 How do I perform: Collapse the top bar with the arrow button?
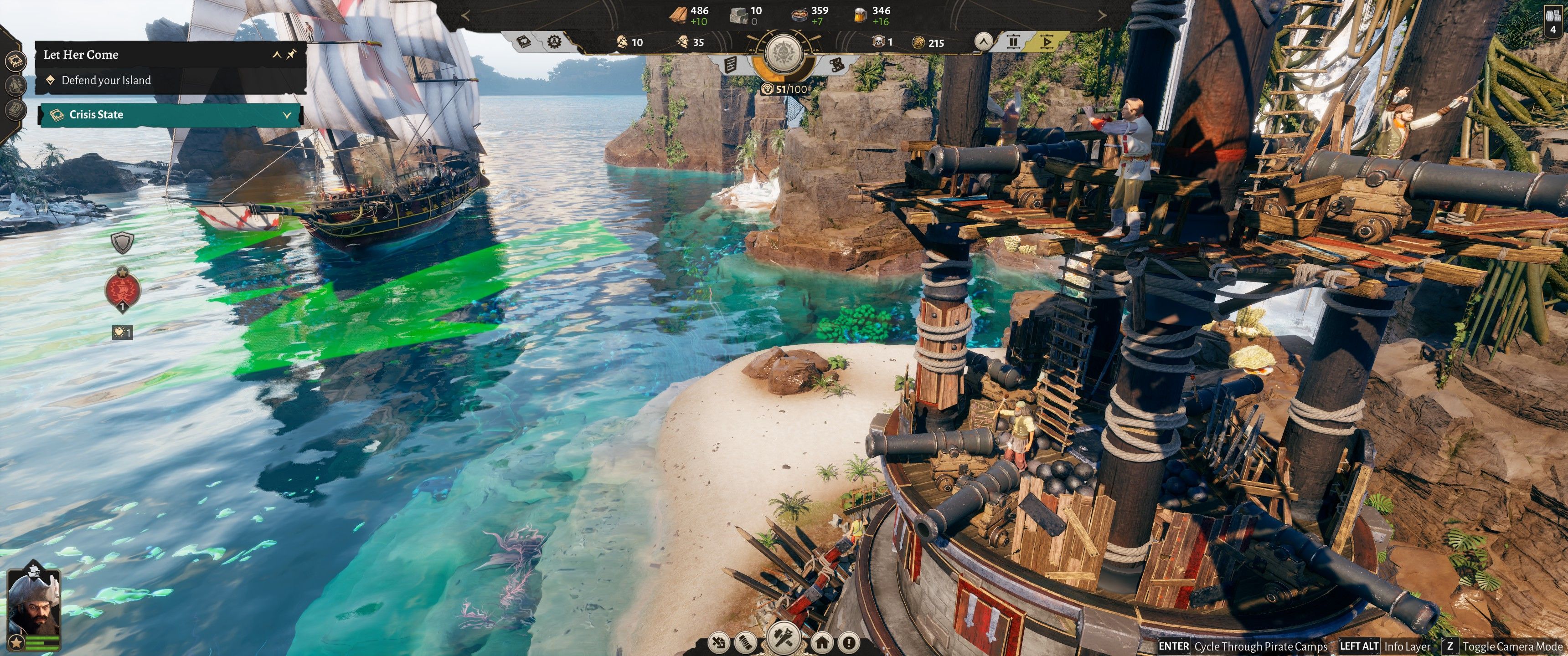[983, 42]
